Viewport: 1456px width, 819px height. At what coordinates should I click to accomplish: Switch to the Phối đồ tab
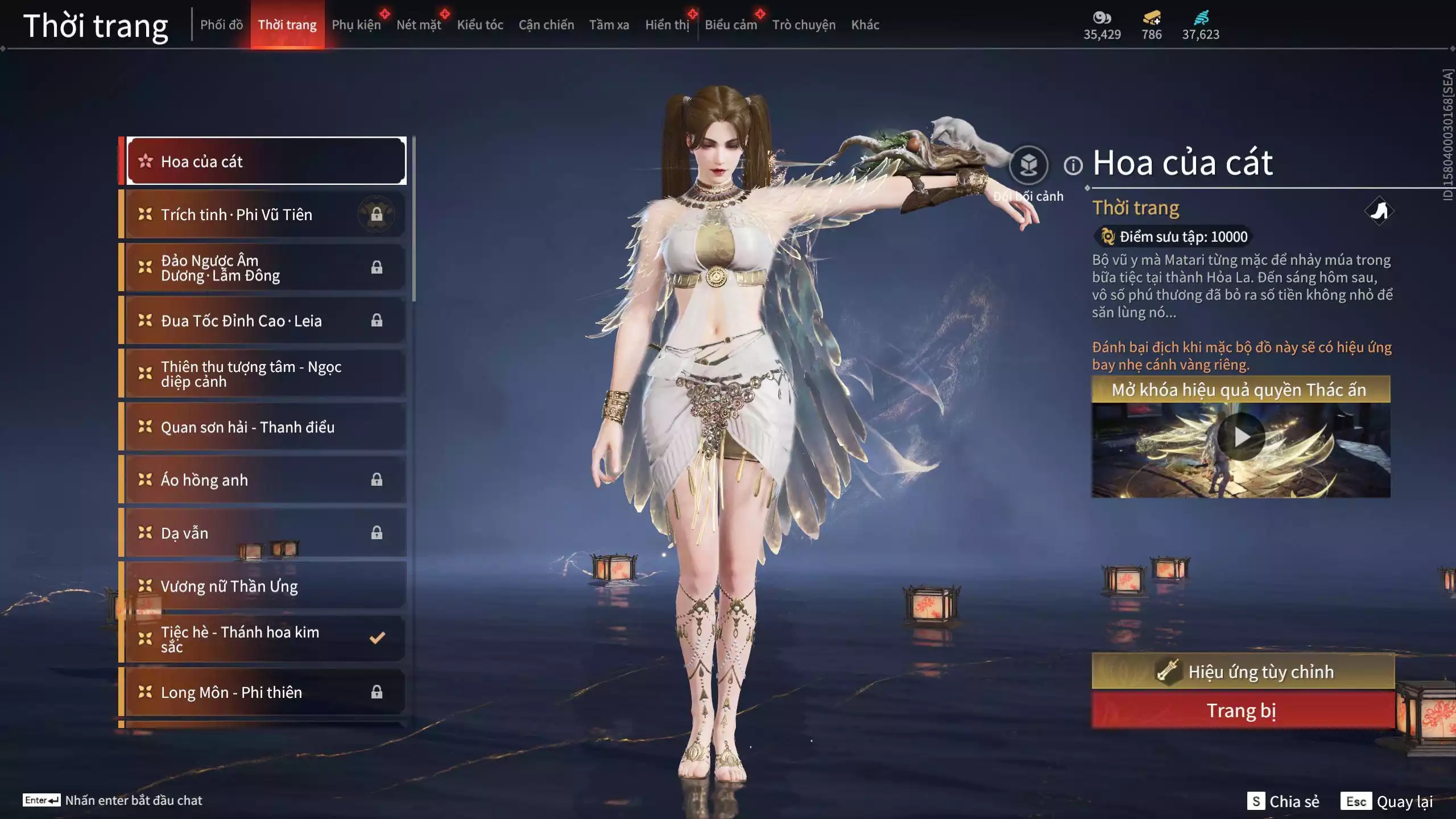221,25
